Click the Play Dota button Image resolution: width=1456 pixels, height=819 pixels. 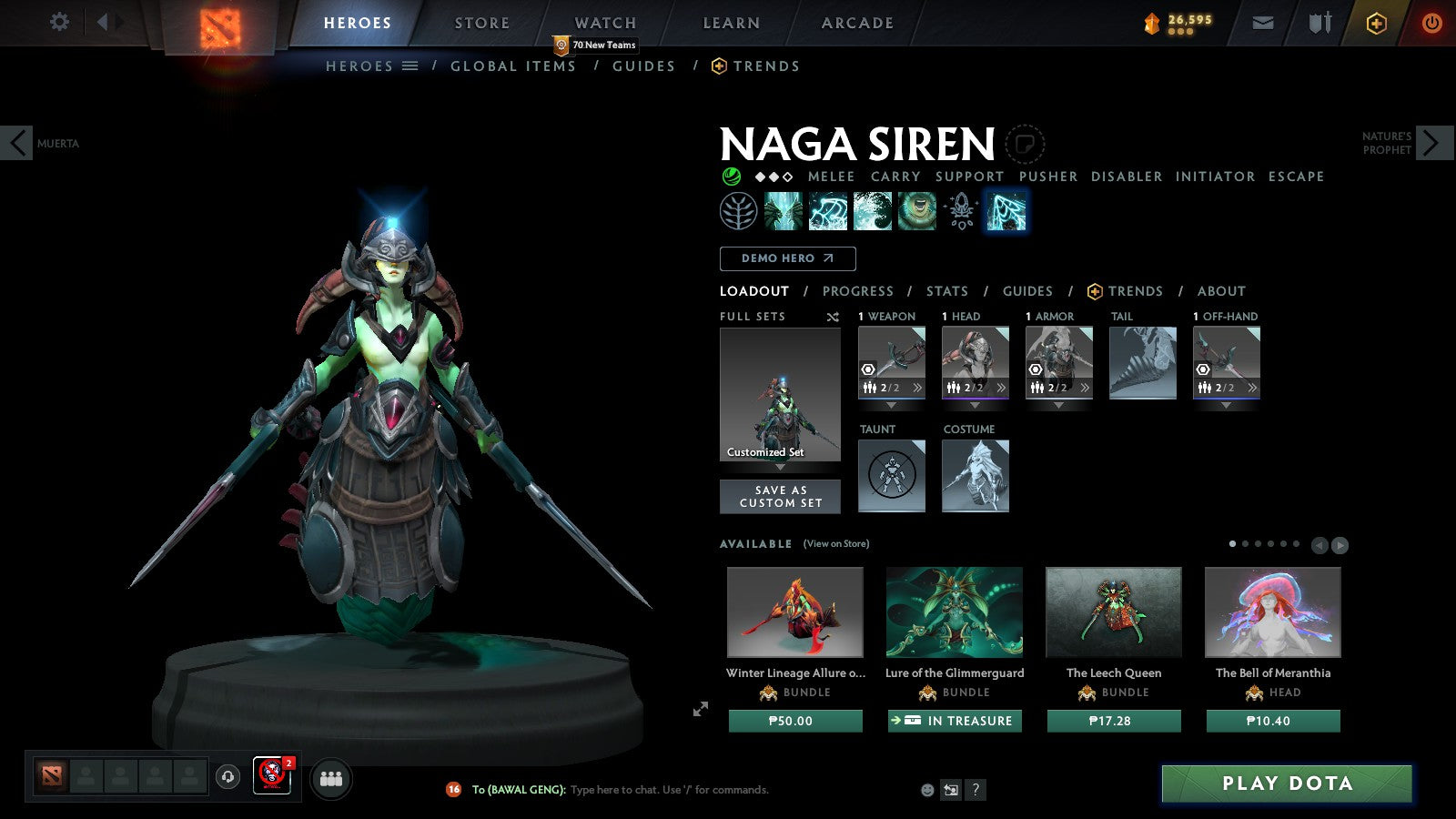coord(1286,784)
